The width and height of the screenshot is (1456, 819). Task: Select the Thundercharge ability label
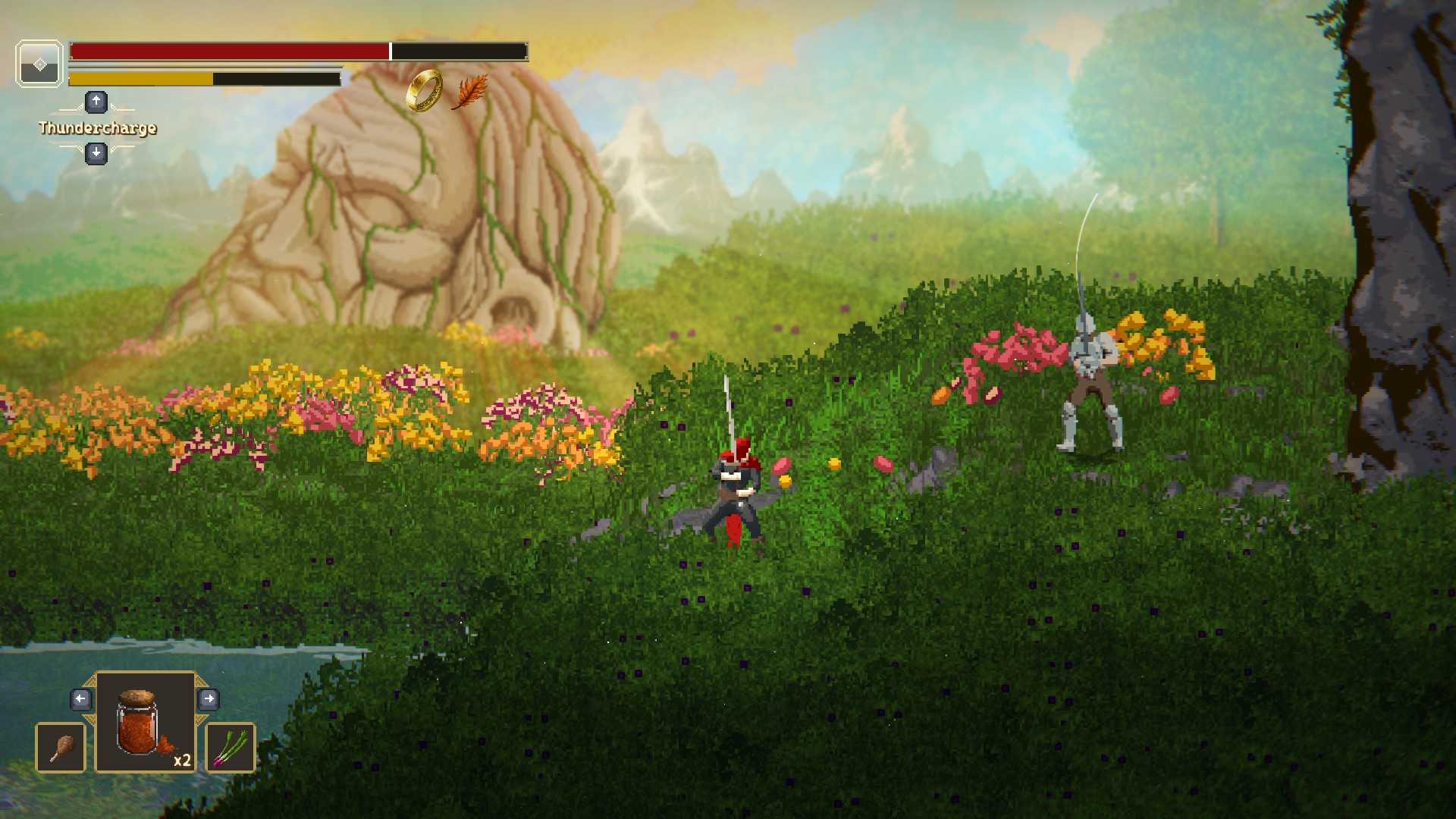tap(98, 127)
